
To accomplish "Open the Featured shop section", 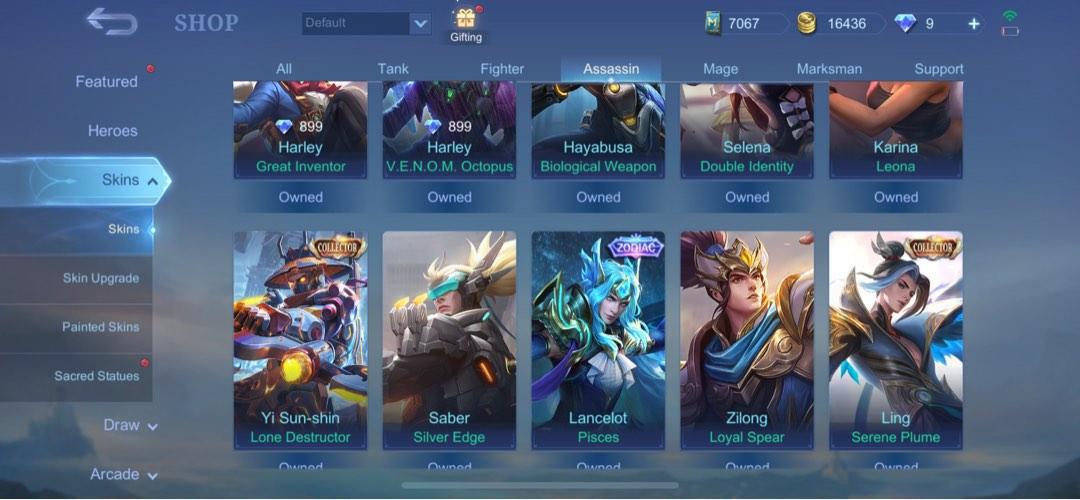I will click(x=106, y=82).
